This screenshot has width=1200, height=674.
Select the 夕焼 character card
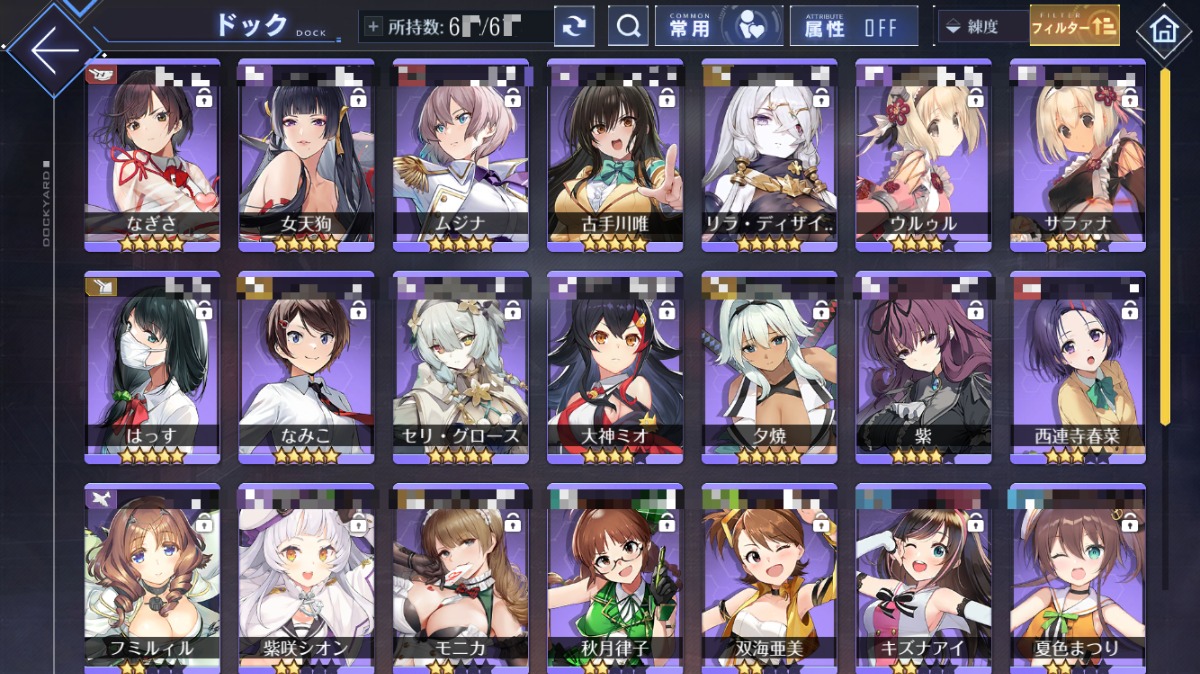(x=769, y=367)
